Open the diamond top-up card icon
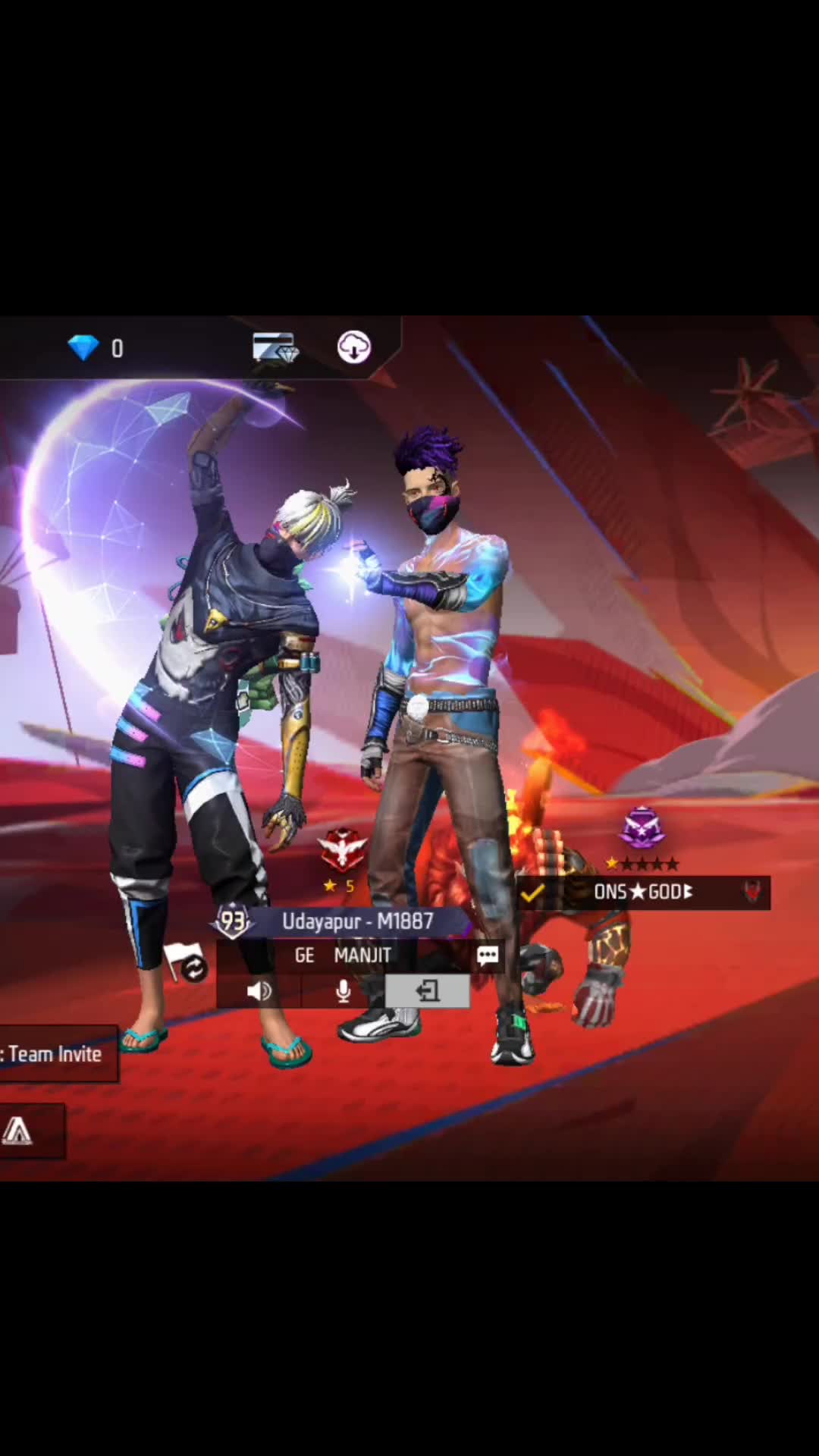Screen dimensions: 819x1456 tap(275, 347)
